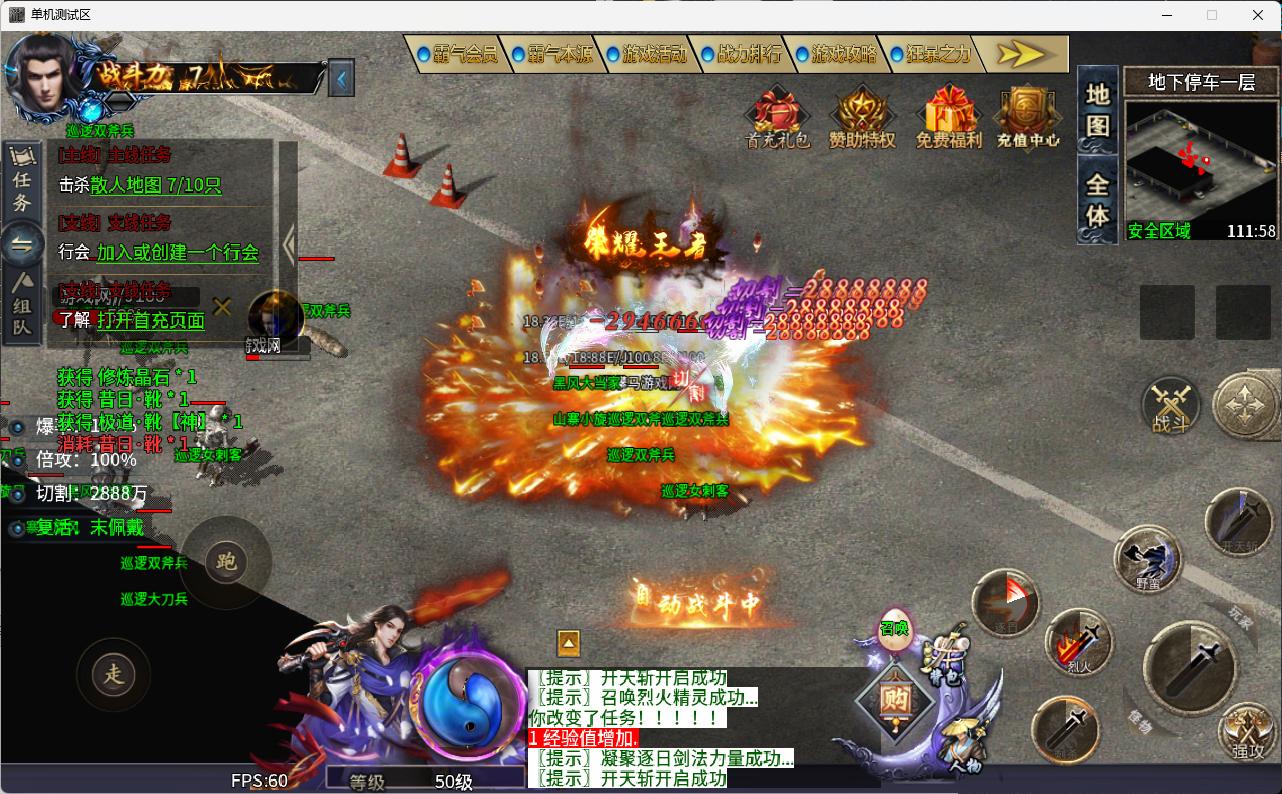Image resolution: width=1282 pixels, height=794 pixels.
Task: Switch to the 战力排行 ranking tab
Action: click(x=742, y=54)
